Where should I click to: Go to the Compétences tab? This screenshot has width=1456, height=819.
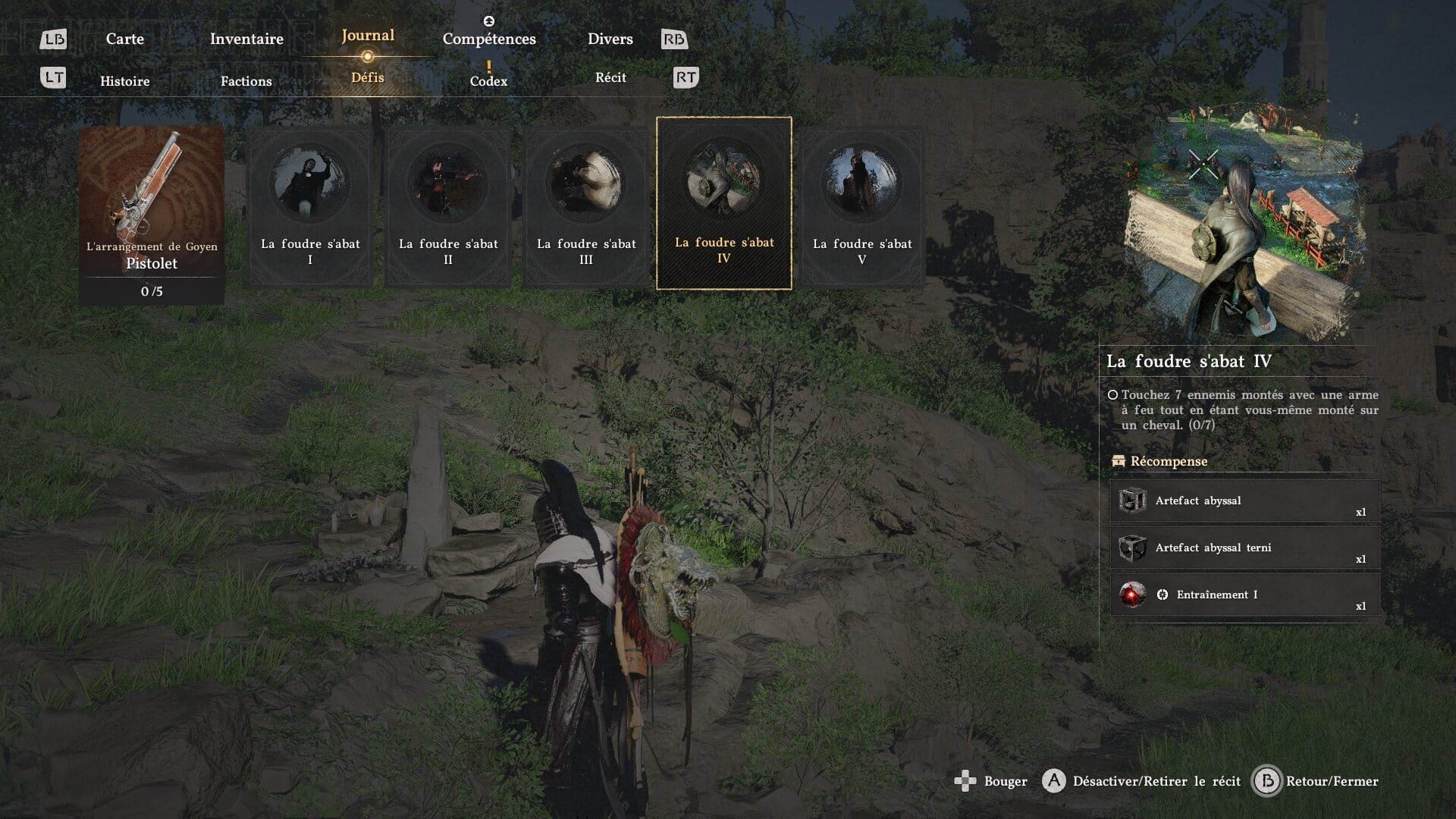point(489,39)
